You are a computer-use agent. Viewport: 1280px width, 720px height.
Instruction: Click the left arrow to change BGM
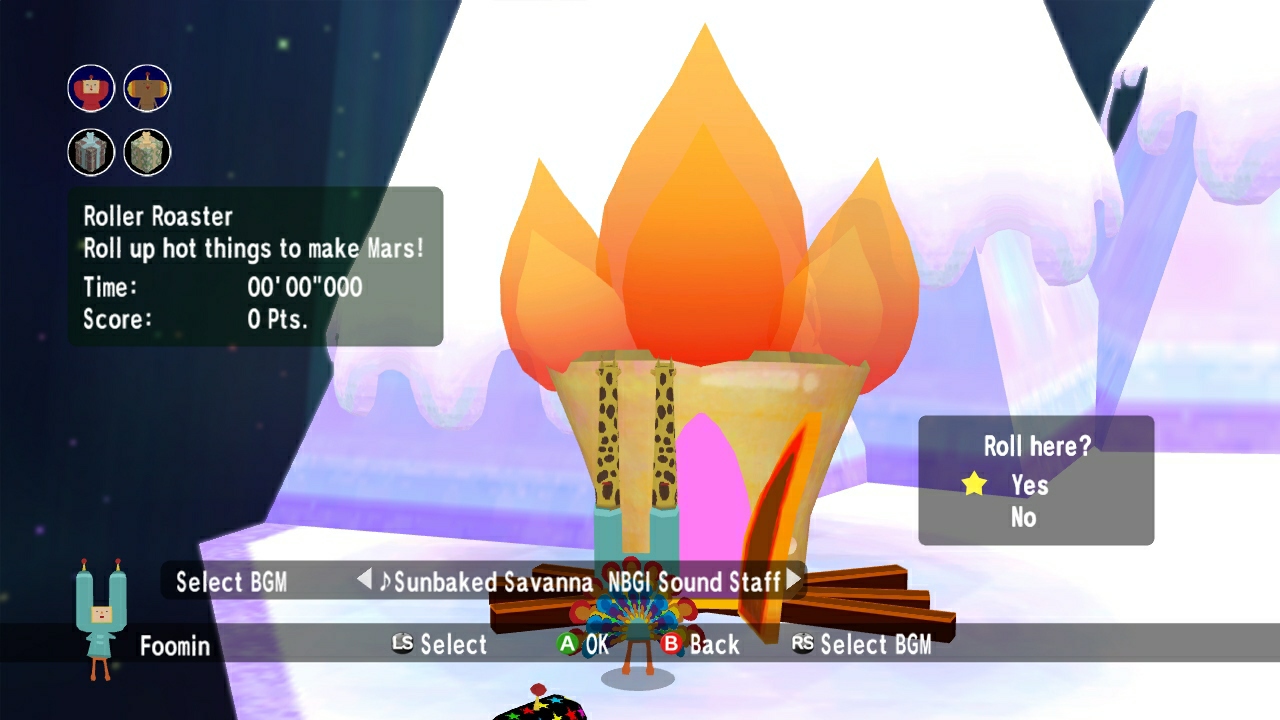pos(364,580)
